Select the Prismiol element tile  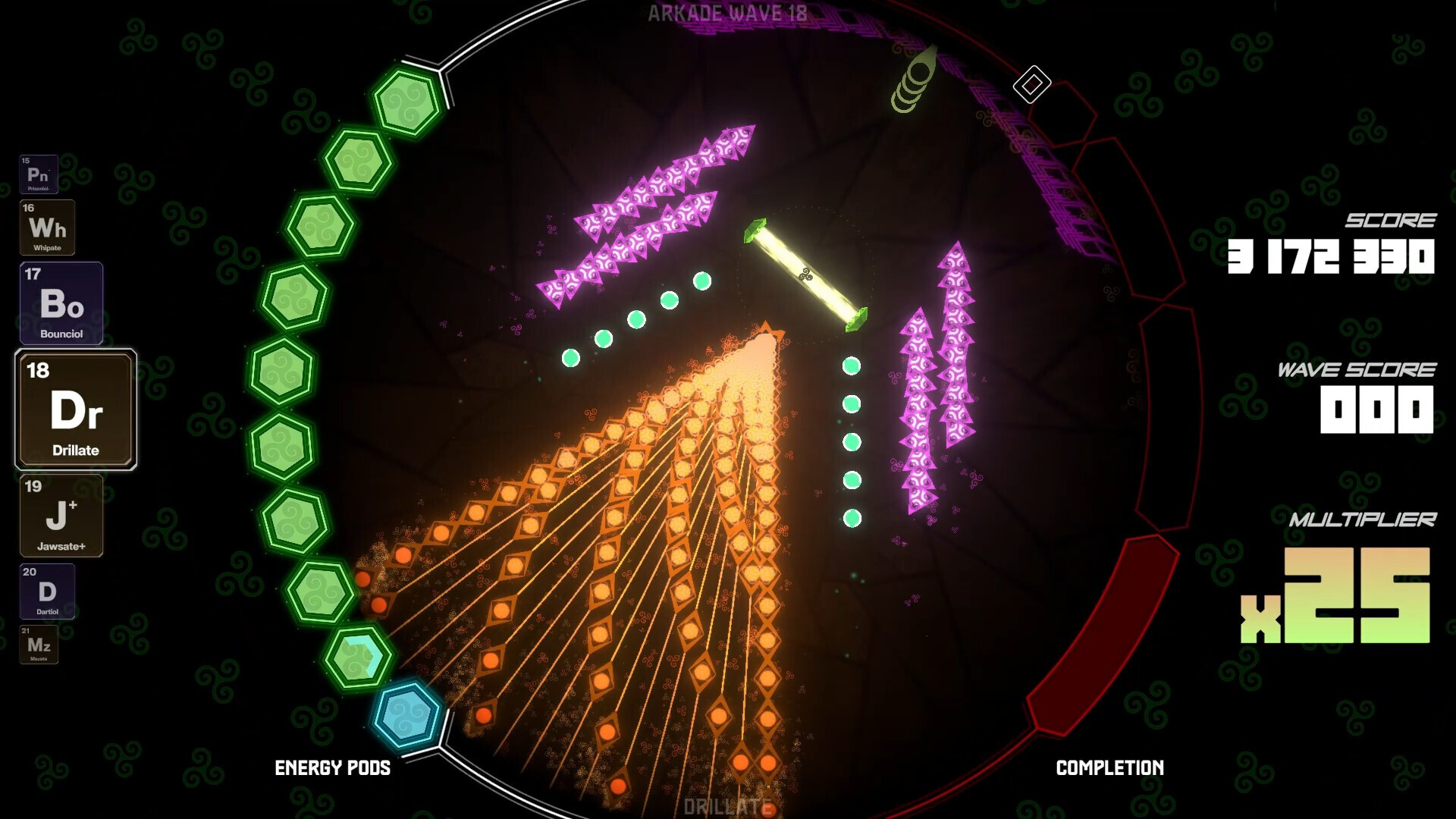[x=39, y=173]
